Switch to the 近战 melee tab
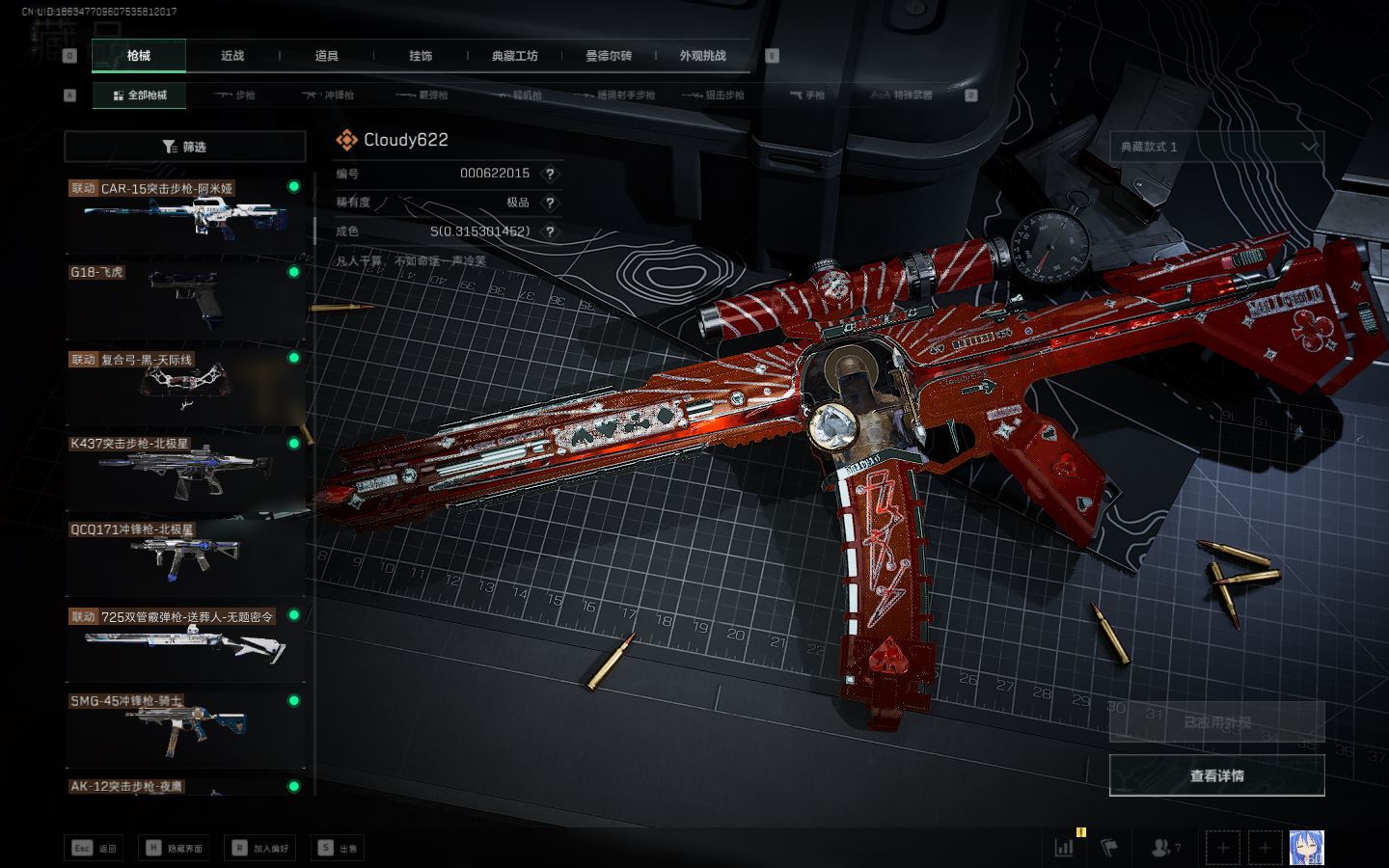This screenshot has width=1389, height=868. 232,56
